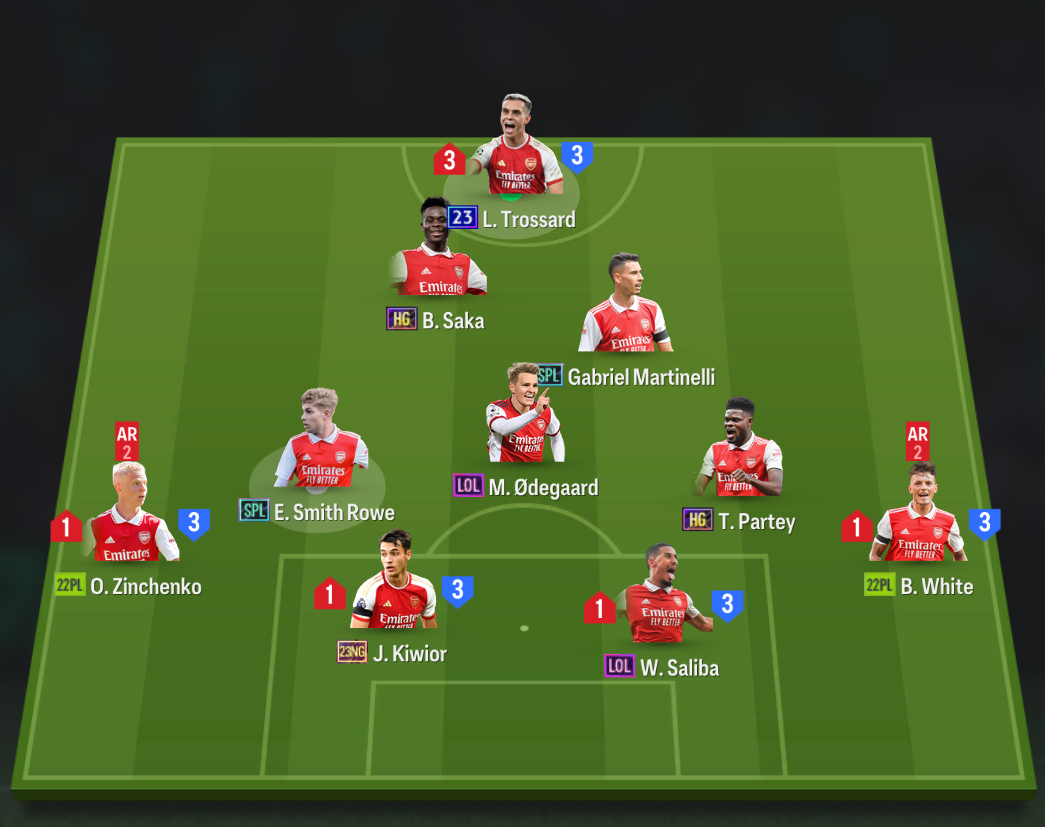
Task: Select right back B. White
Action: click(x=920, y=518)
